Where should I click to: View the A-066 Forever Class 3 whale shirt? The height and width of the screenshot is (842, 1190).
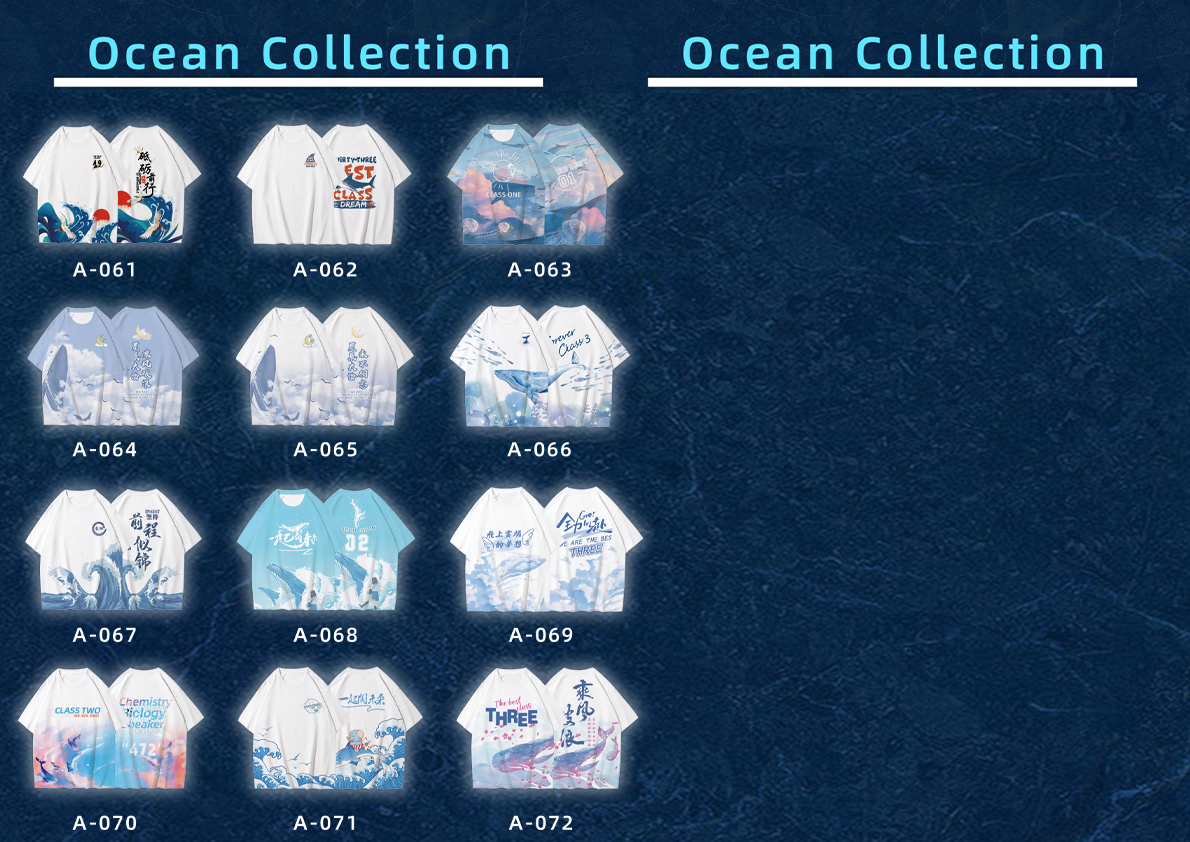(x=539, y=367)
